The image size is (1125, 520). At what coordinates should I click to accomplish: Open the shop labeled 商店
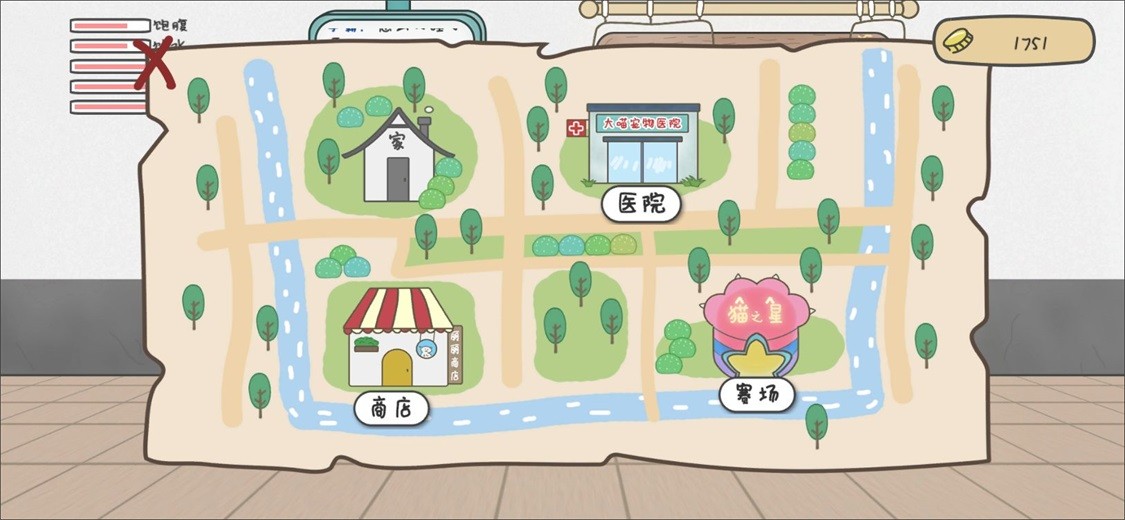point(391,407)
